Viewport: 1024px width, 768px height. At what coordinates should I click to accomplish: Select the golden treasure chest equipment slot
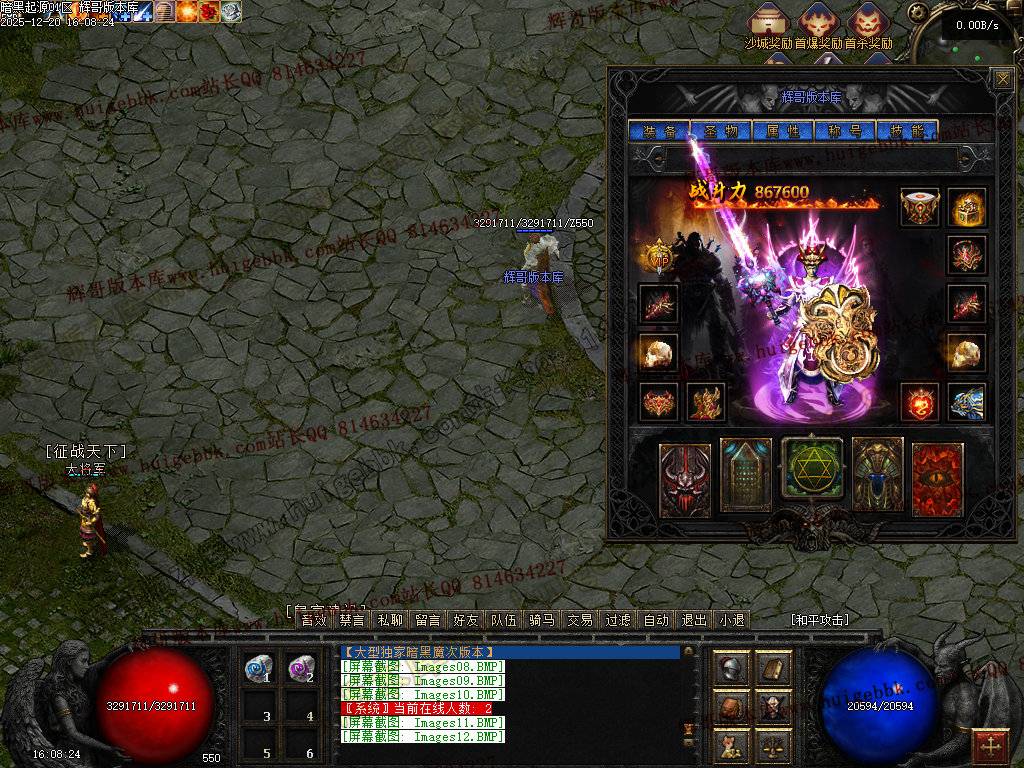point(967,207)
